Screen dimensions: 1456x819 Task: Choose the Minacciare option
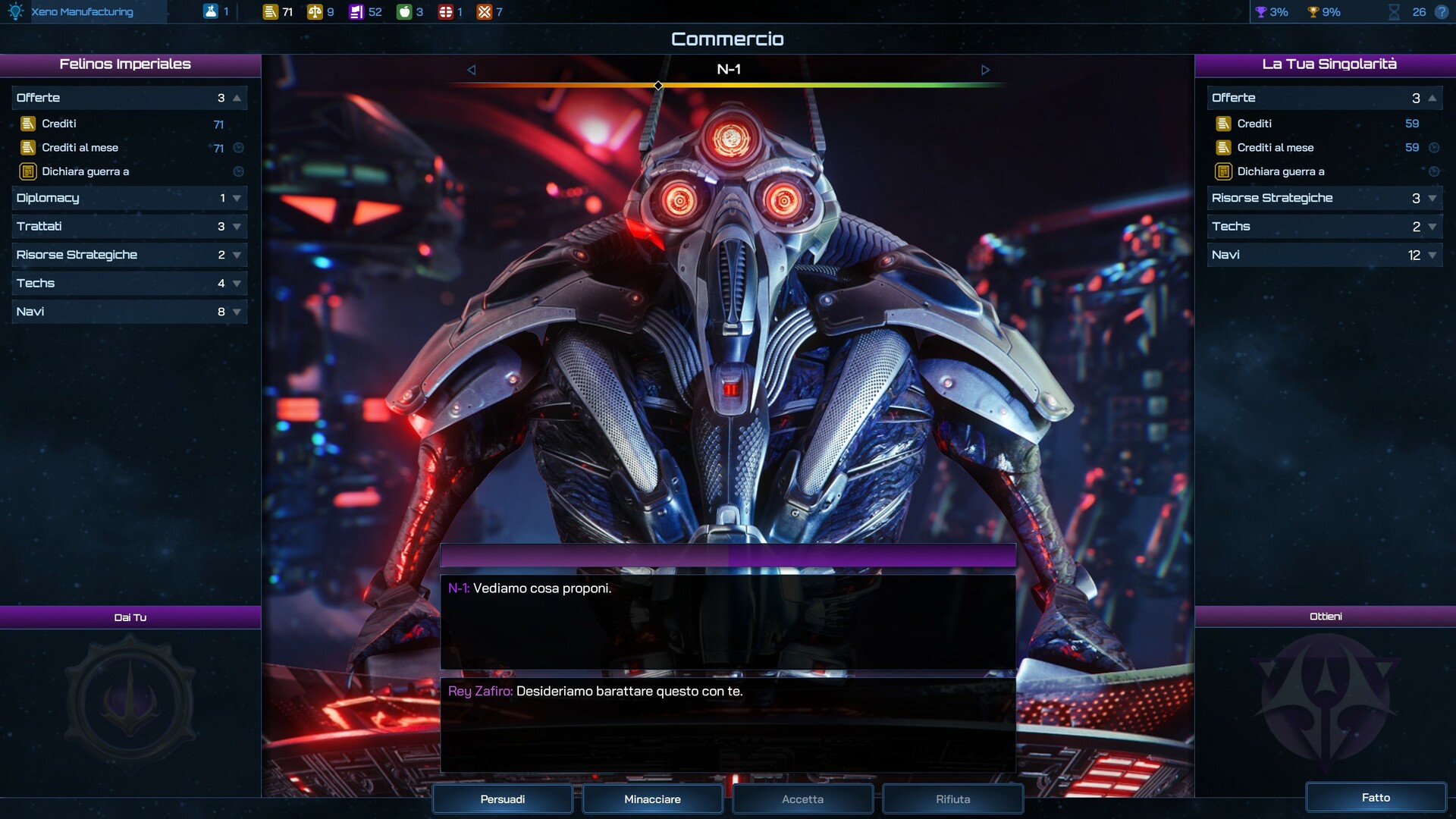point(652,799)
